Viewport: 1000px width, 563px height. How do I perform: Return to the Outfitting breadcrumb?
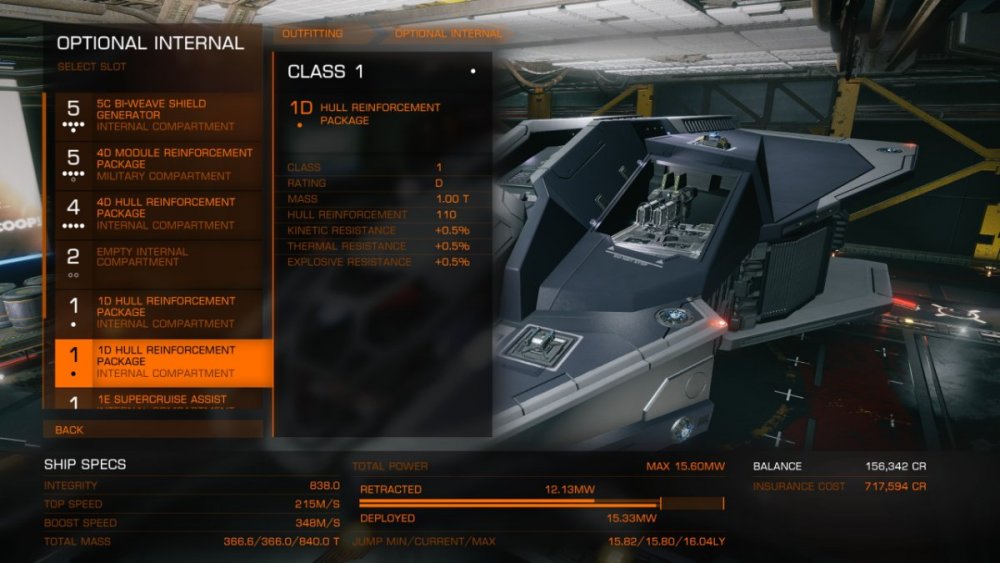click(x=313, y=33)
